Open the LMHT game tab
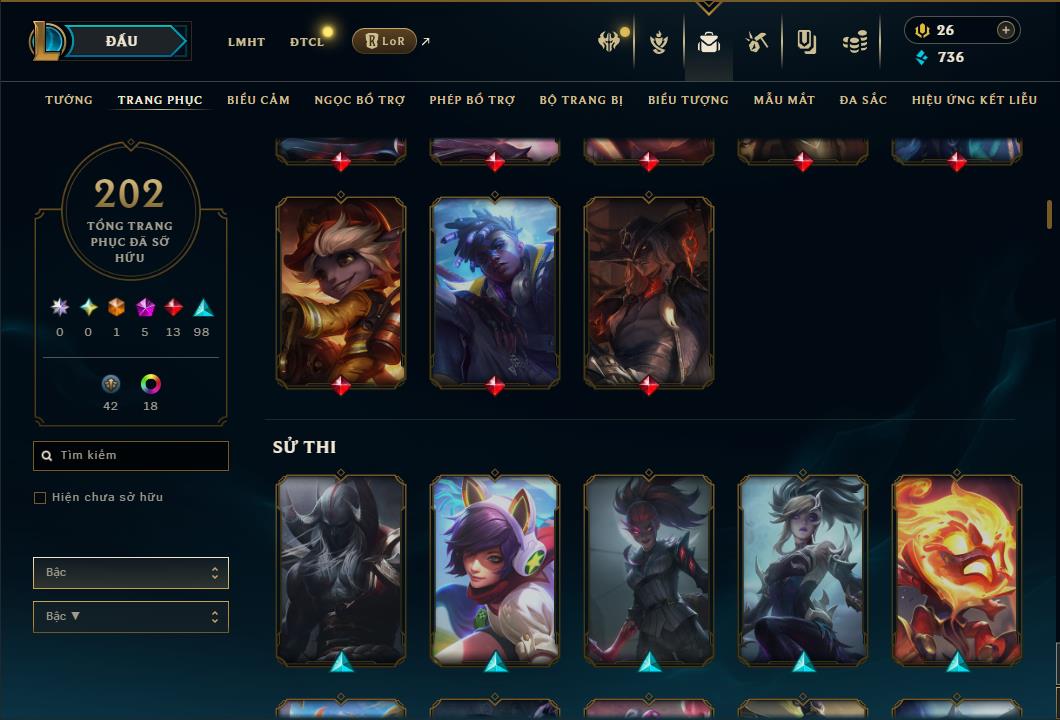The image size is (1060, 720). 246,42
